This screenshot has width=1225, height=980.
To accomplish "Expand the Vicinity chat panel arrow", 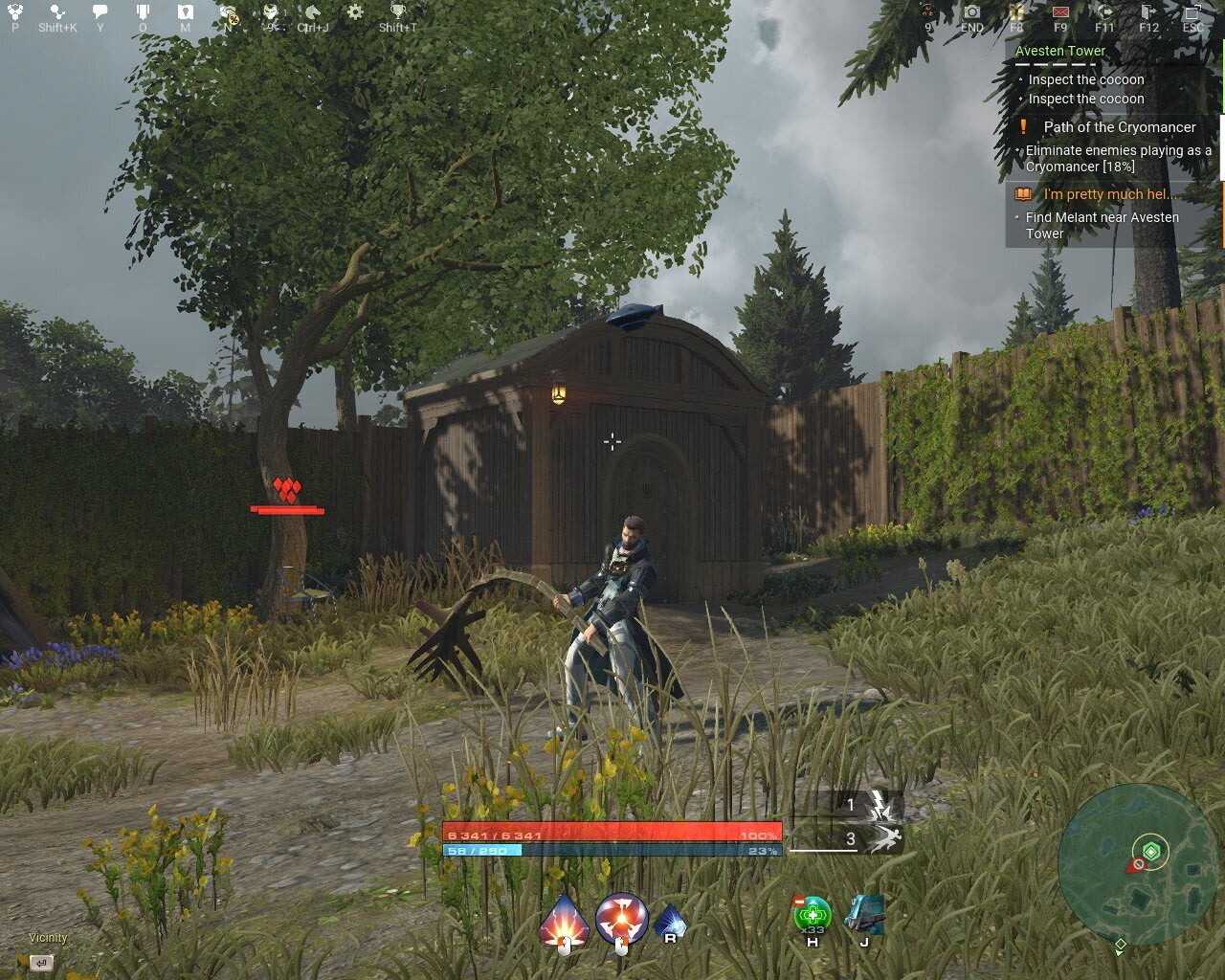I will point(40,961).
